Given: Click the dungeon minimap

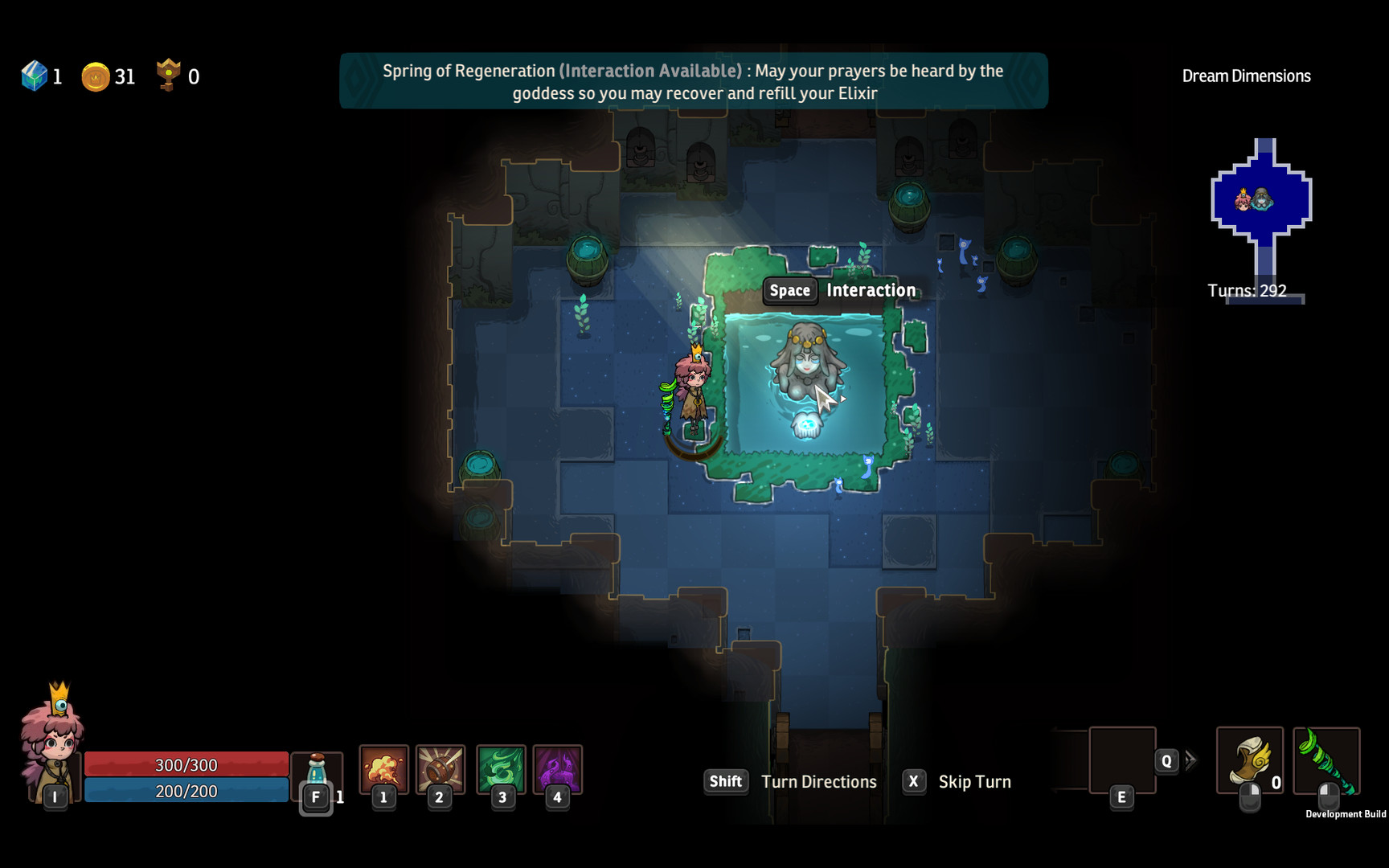Looking at the screenshot, I should (x=1261, y=201).
